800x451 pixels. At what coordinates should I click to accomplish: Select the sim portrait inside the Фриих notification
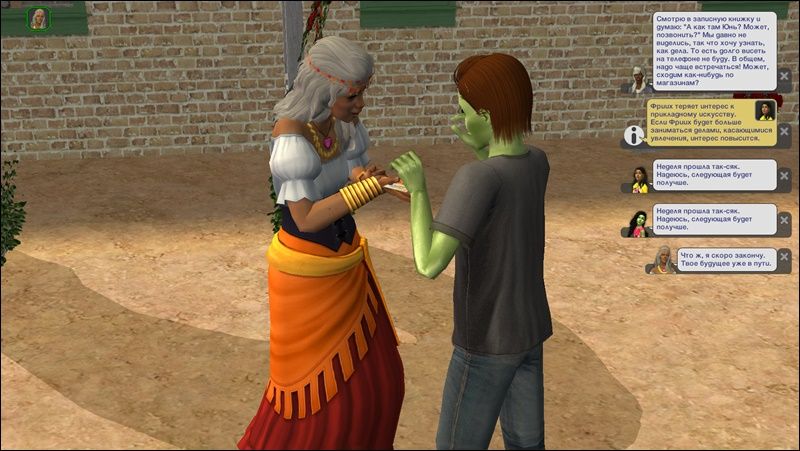[765, 112]
